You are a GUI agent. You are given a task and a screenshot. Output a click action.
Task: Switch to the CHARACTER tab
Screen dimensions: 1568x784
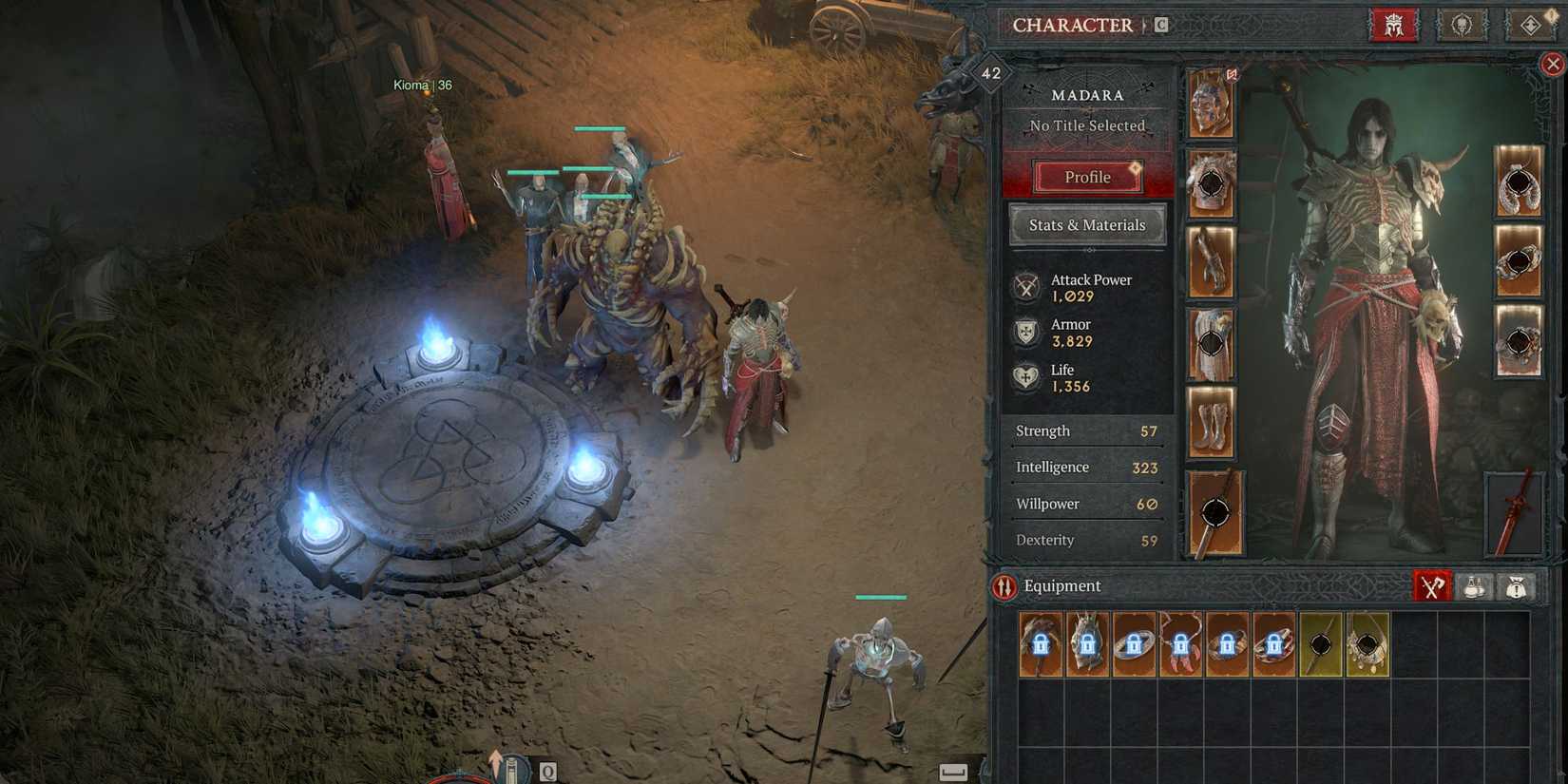pos(1075,26)
